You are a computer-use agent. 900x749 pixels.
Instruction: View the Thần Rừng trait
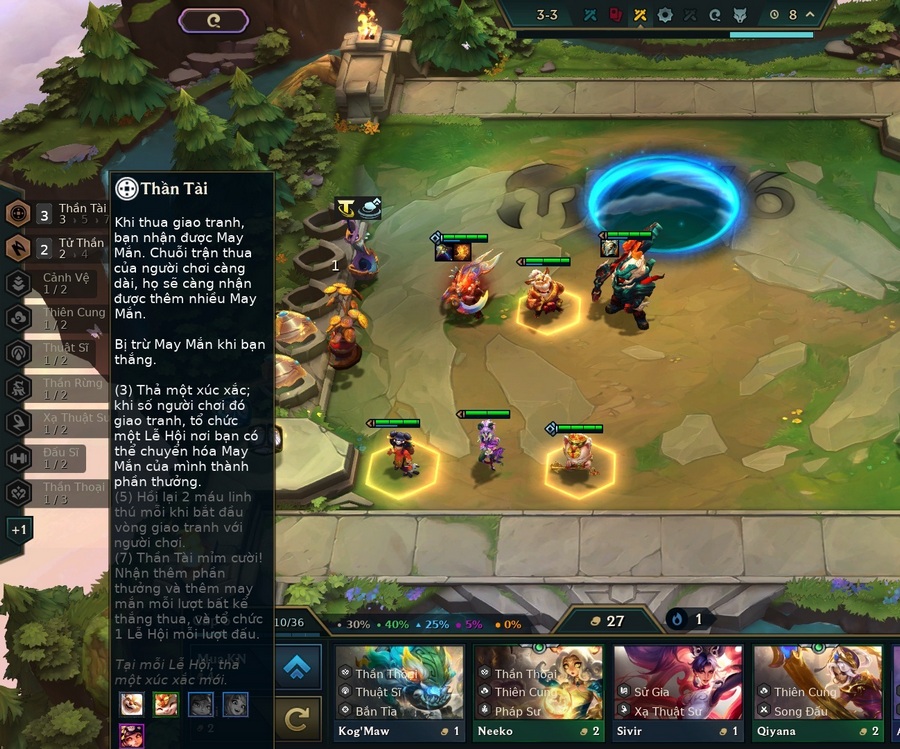(19, 389)
